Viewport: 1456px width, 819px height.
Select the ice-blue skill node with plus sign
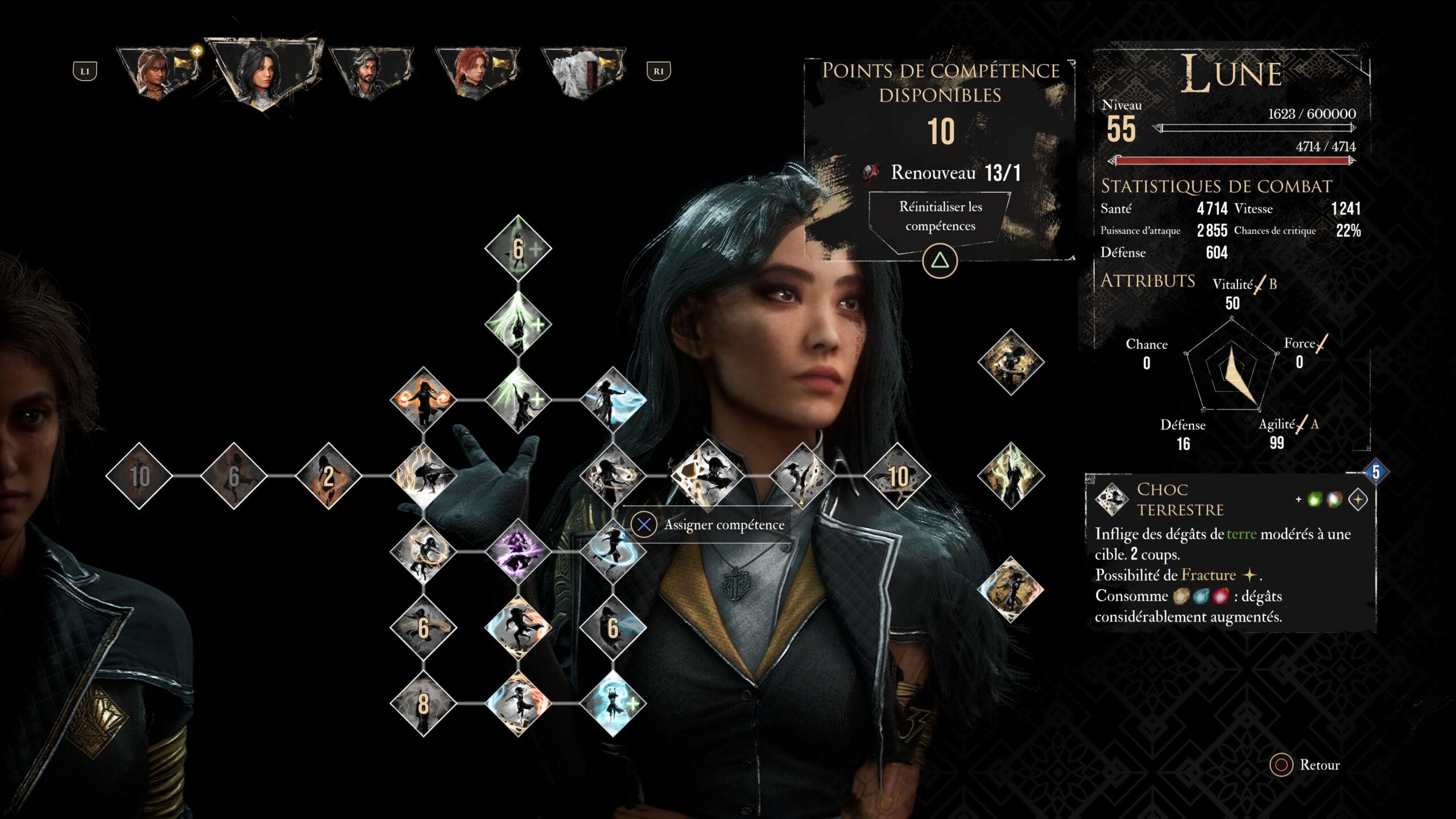(613, 704)
